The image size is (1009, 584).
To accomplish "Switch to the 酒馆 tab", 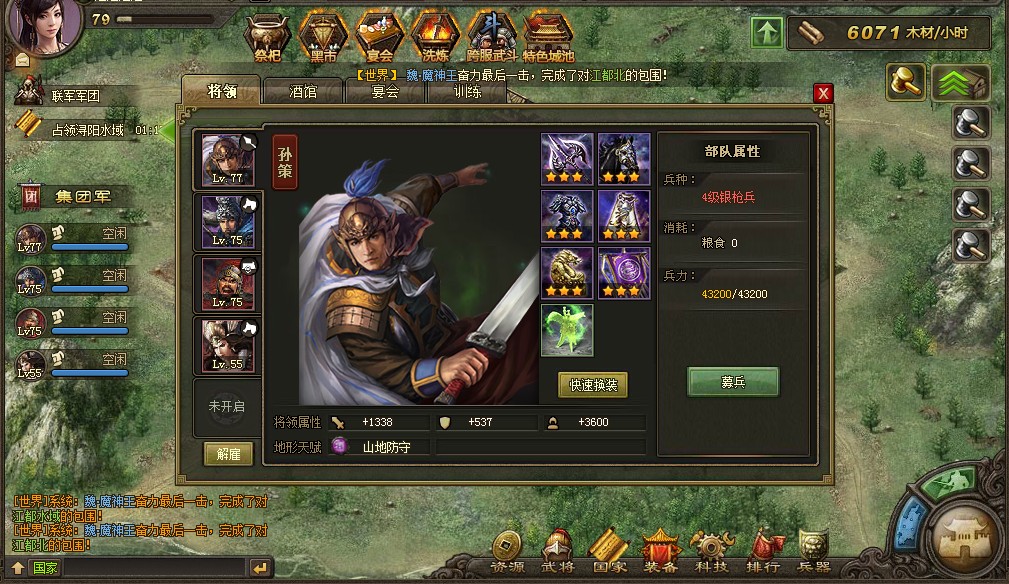I will pos(302,92).
